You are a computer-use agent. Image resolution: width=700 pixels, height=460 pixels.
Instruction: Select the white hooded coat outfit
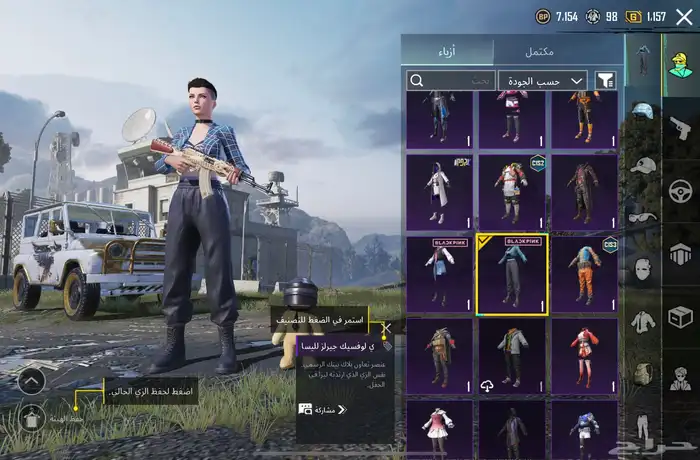point(439,191)
